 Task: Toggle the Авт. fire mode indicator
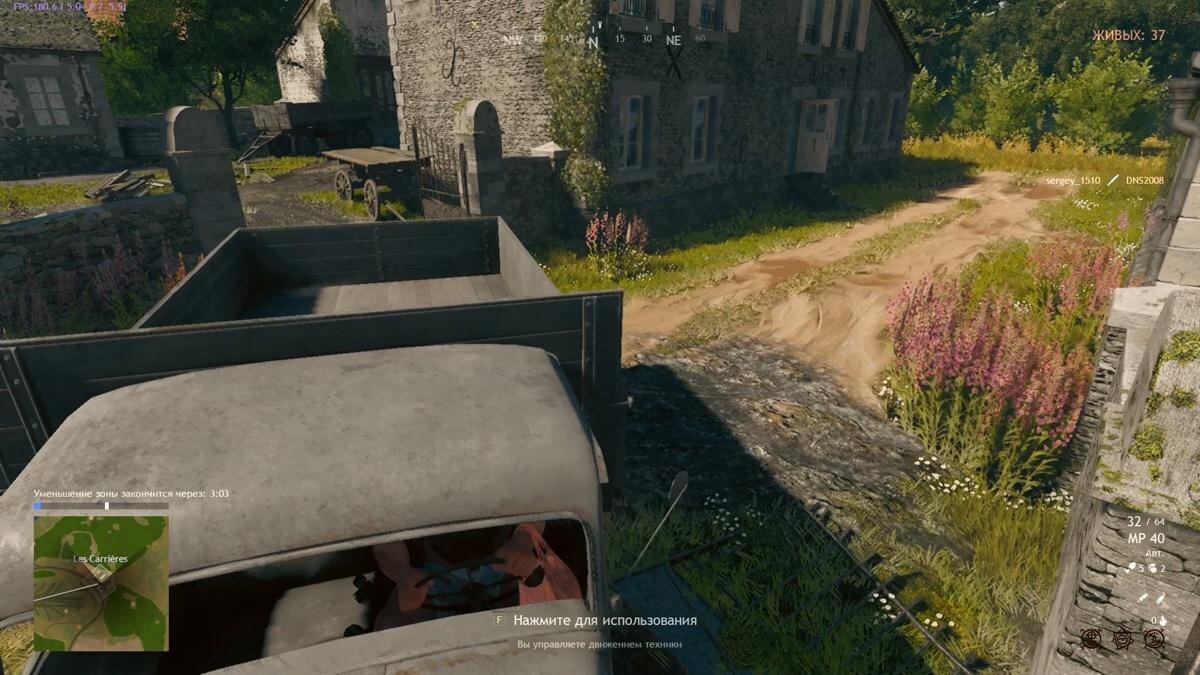coord(1156,553)
